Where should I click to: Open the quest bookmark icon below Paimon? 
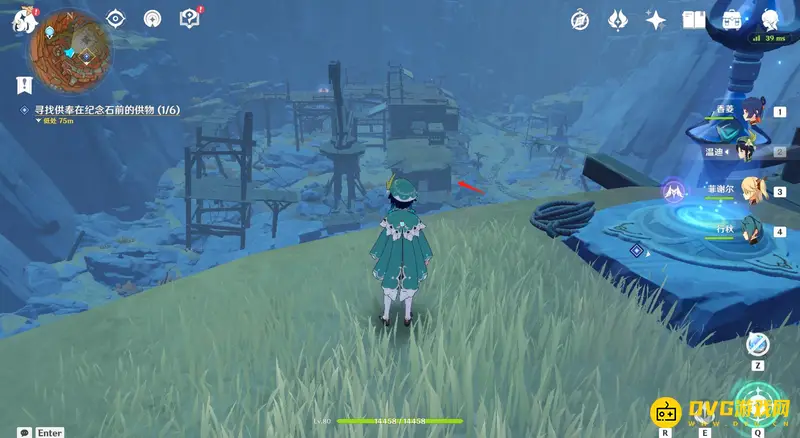tap(24, 83)
